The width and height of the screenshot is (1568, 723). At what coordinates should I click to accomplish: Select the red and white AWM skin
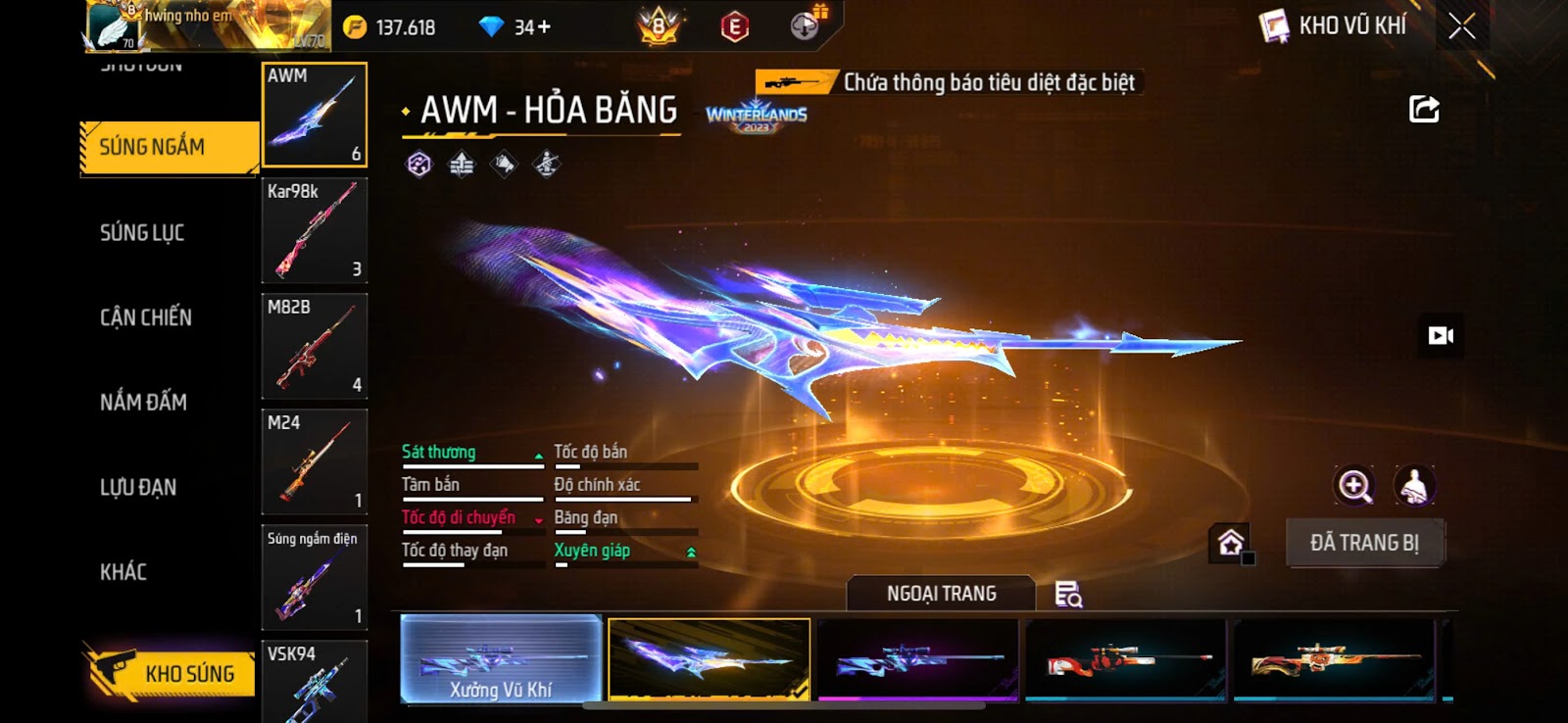(1125, 659)
